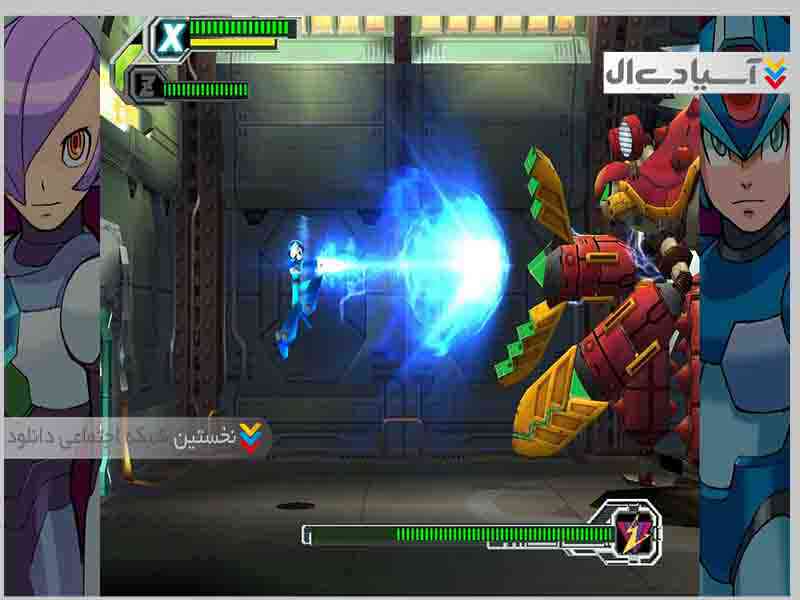The height and width of the screenshot is (600, 800).
Task: Click the X character emblem icon
Action: 172,38
